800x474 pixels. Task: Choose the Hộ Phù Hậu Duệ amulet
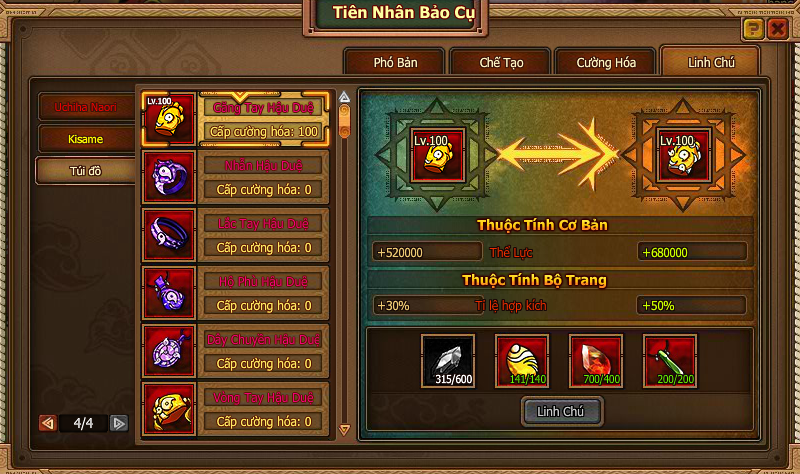236,294
